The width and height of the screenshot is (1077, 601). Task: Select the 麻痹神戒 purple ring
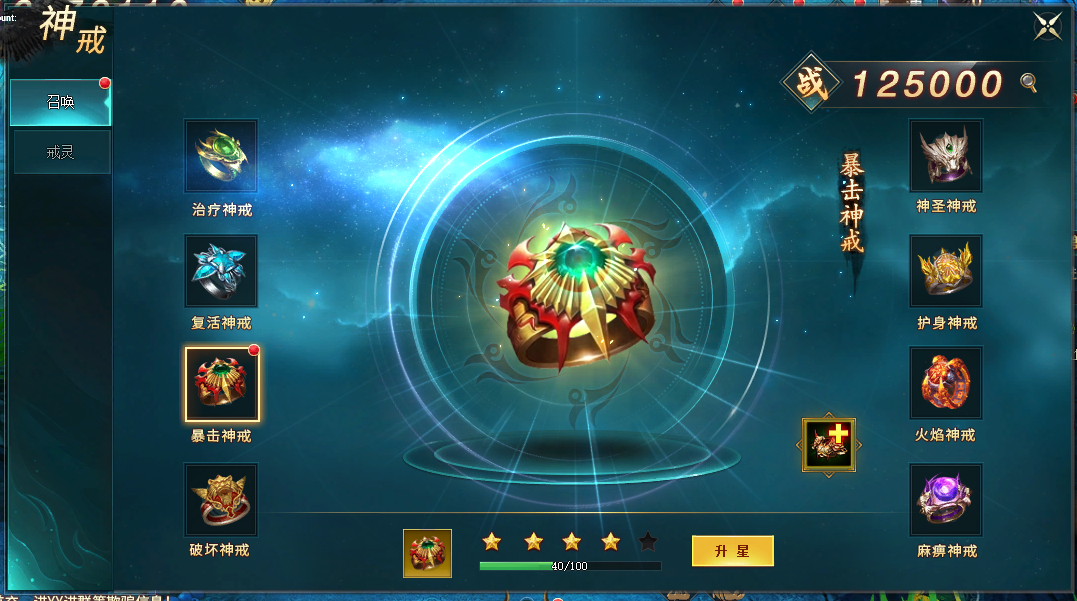[x=945, y=499]
